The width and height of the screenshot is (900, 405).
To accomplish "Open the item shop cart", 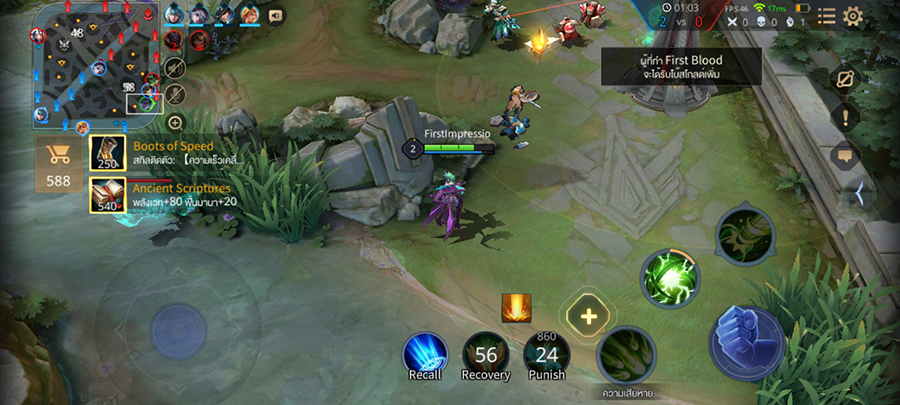I will point(59,163).
